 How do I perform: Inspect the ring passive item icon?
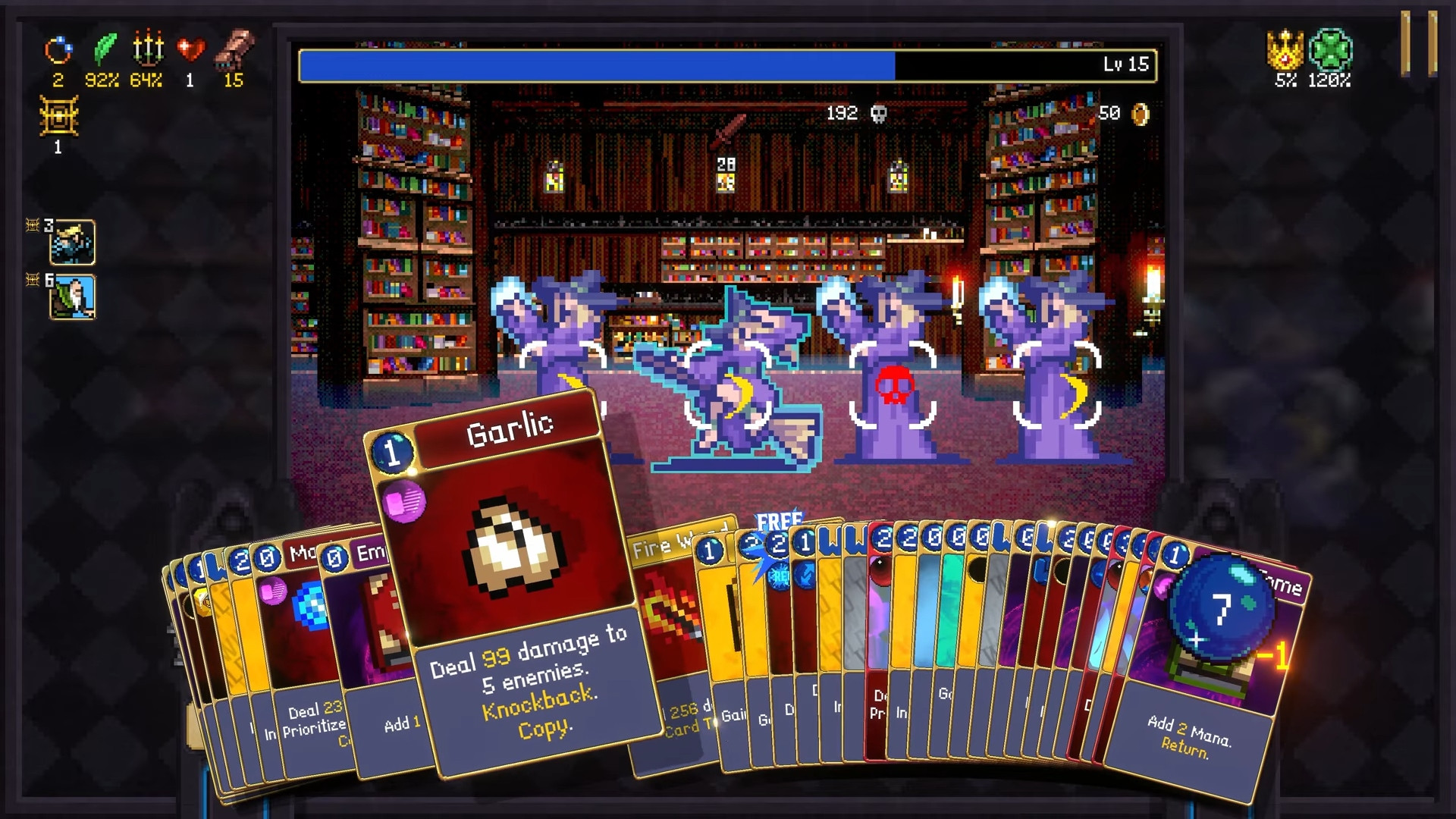58,51
